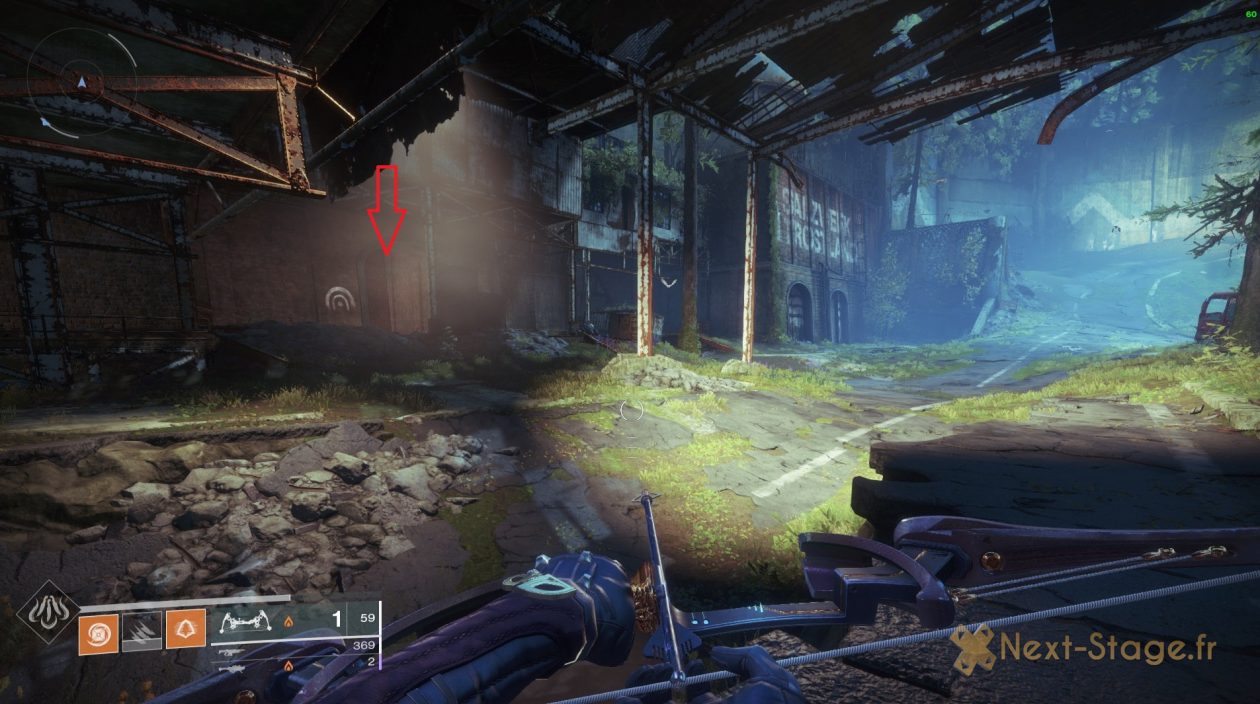Select the equipped bow weapon icon
Viewport: 1260px width, 704px height.
pos(247,623)
